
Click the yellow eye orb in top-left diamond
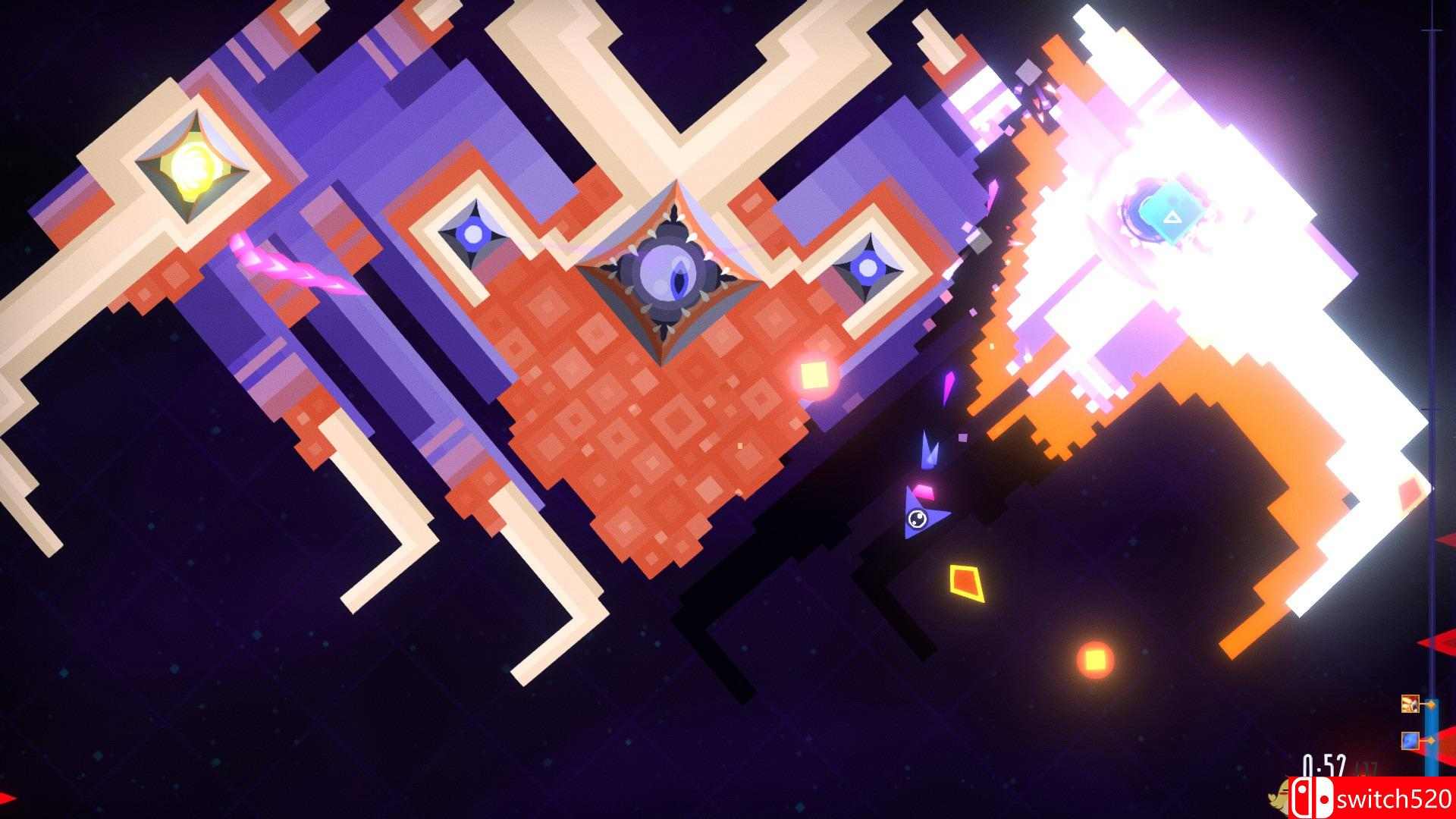pyautogui.click(x=192, y=167)
